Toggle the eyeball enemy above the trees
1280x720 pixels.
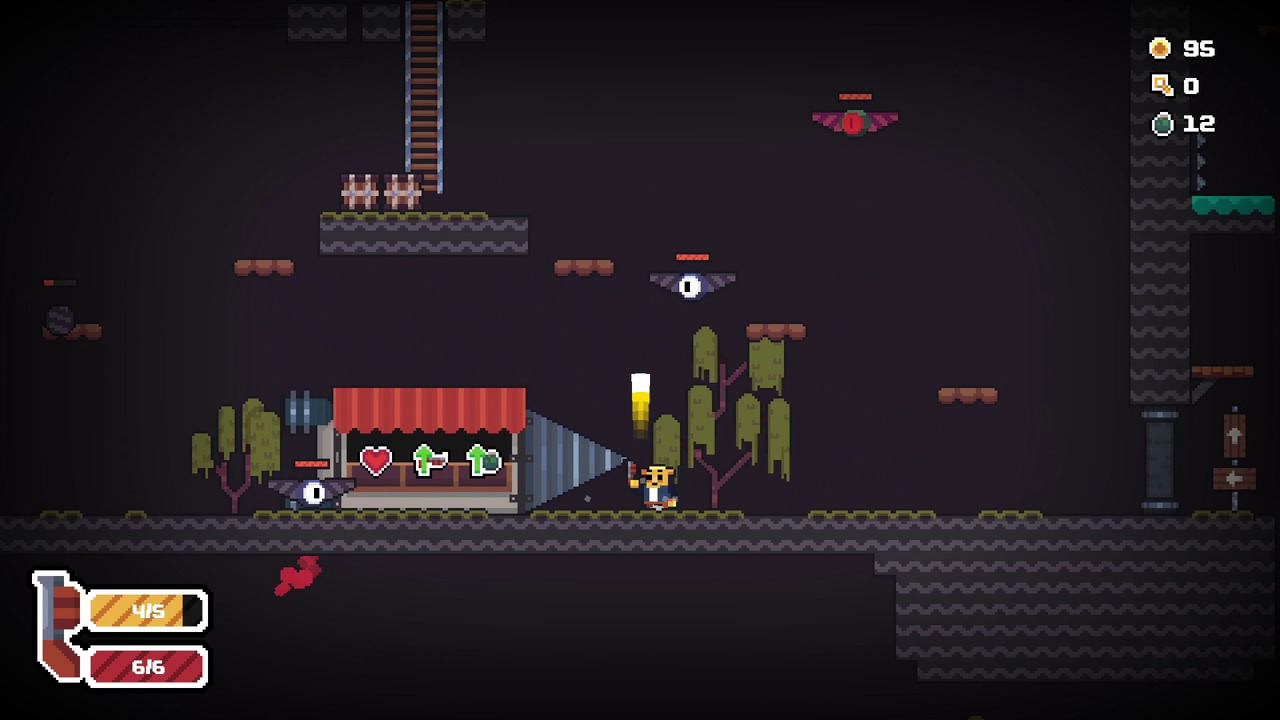click(692, 284)
